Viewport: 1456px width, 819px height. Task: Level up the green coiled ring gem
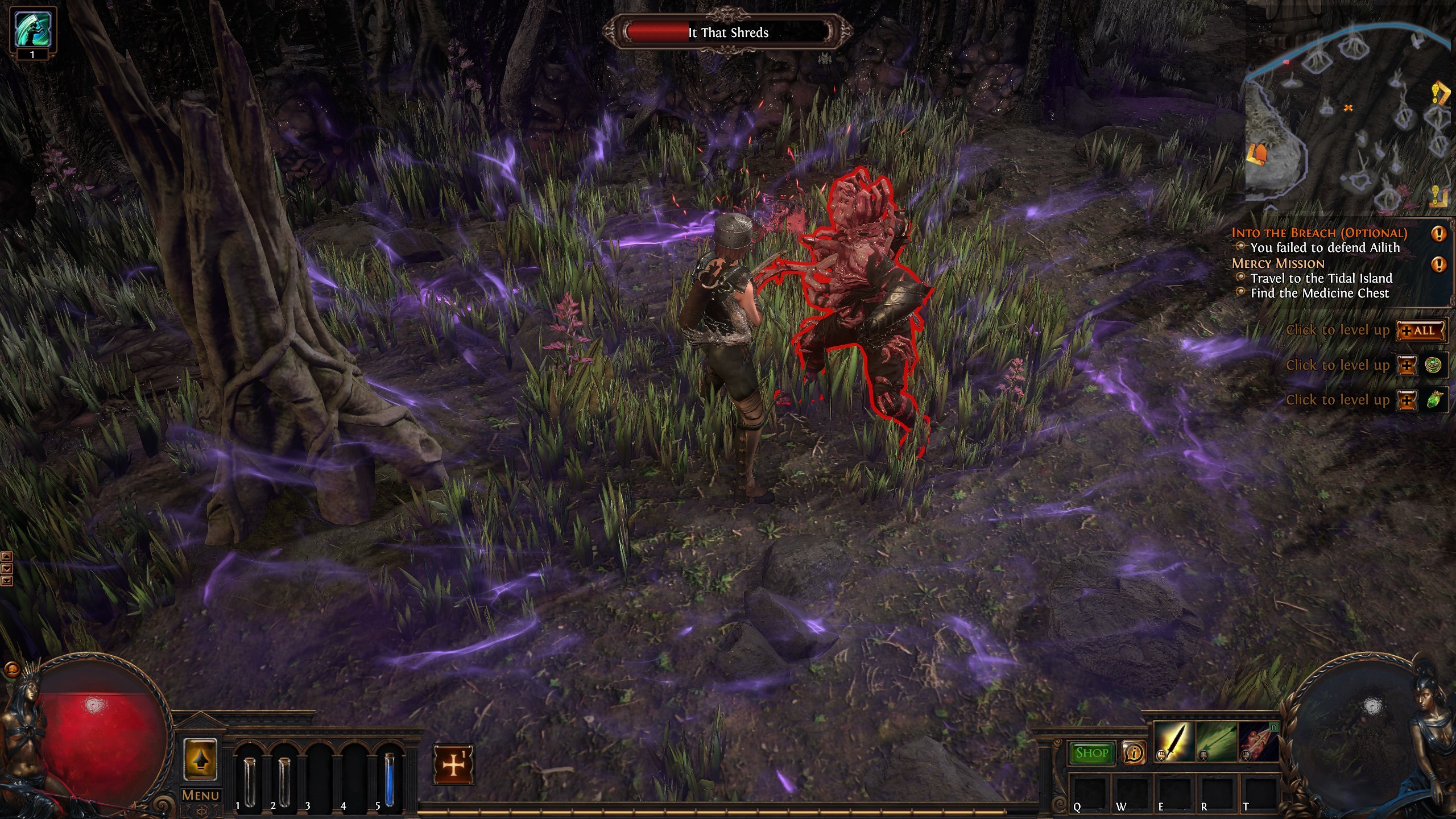coord(1407,366)
